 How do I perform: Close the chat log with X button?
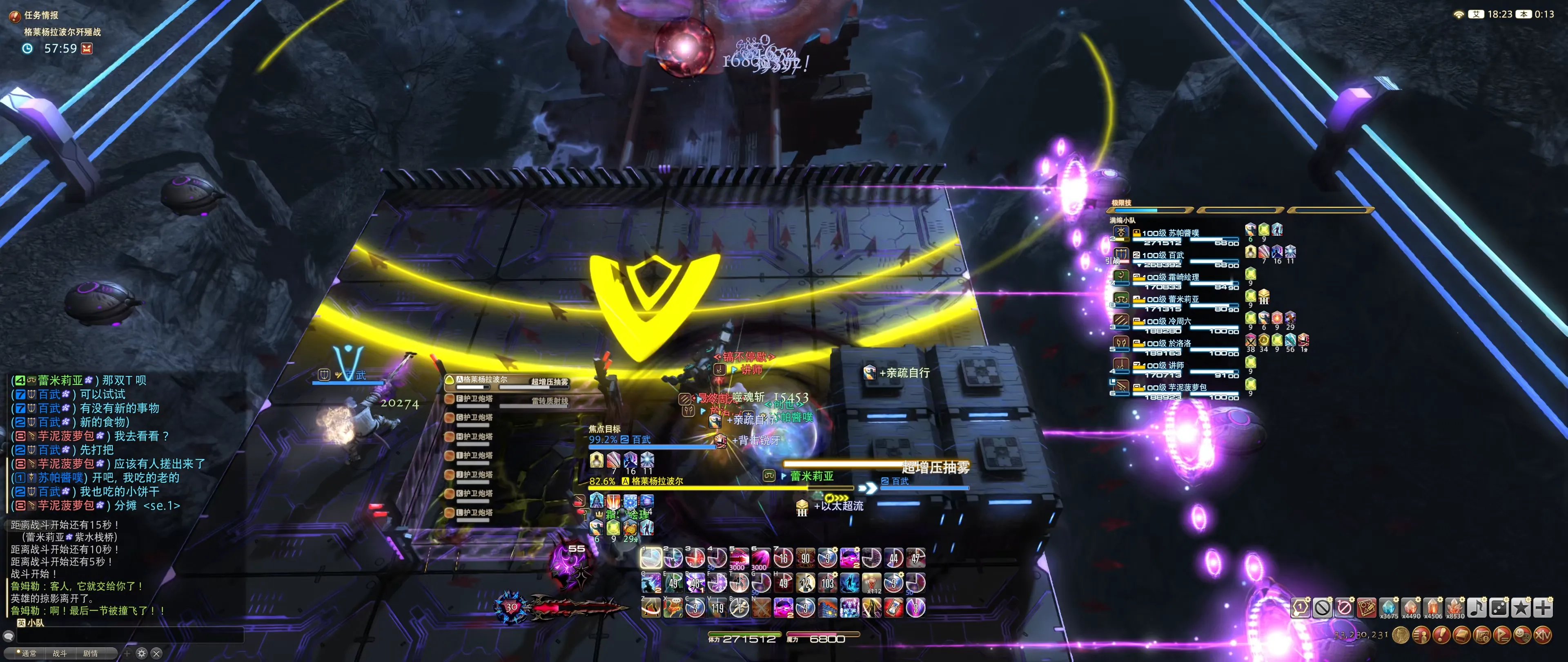pyautogui.click(x=156, y=653)
